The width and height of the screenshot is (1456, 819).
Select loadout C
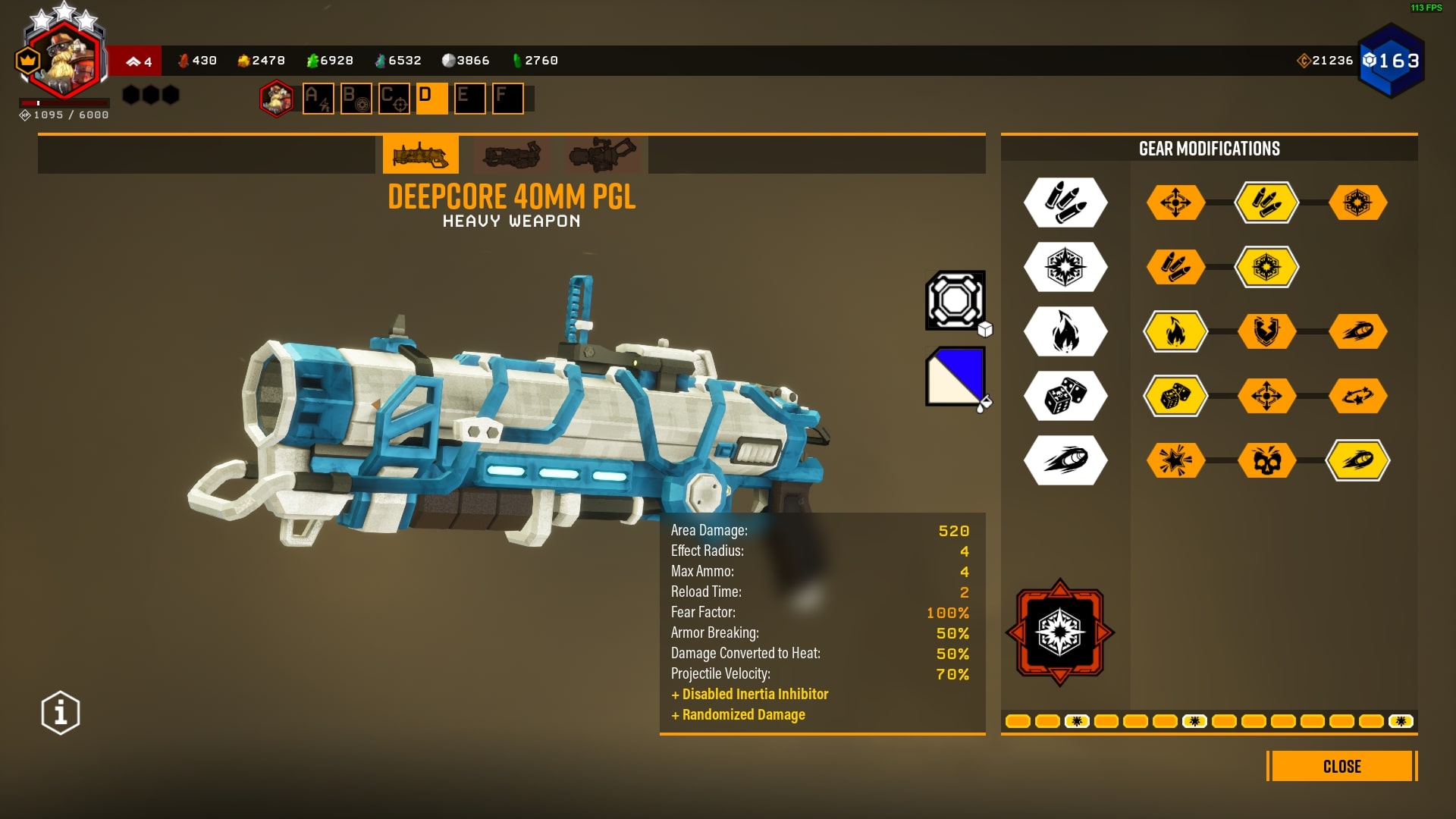[394, 99]
